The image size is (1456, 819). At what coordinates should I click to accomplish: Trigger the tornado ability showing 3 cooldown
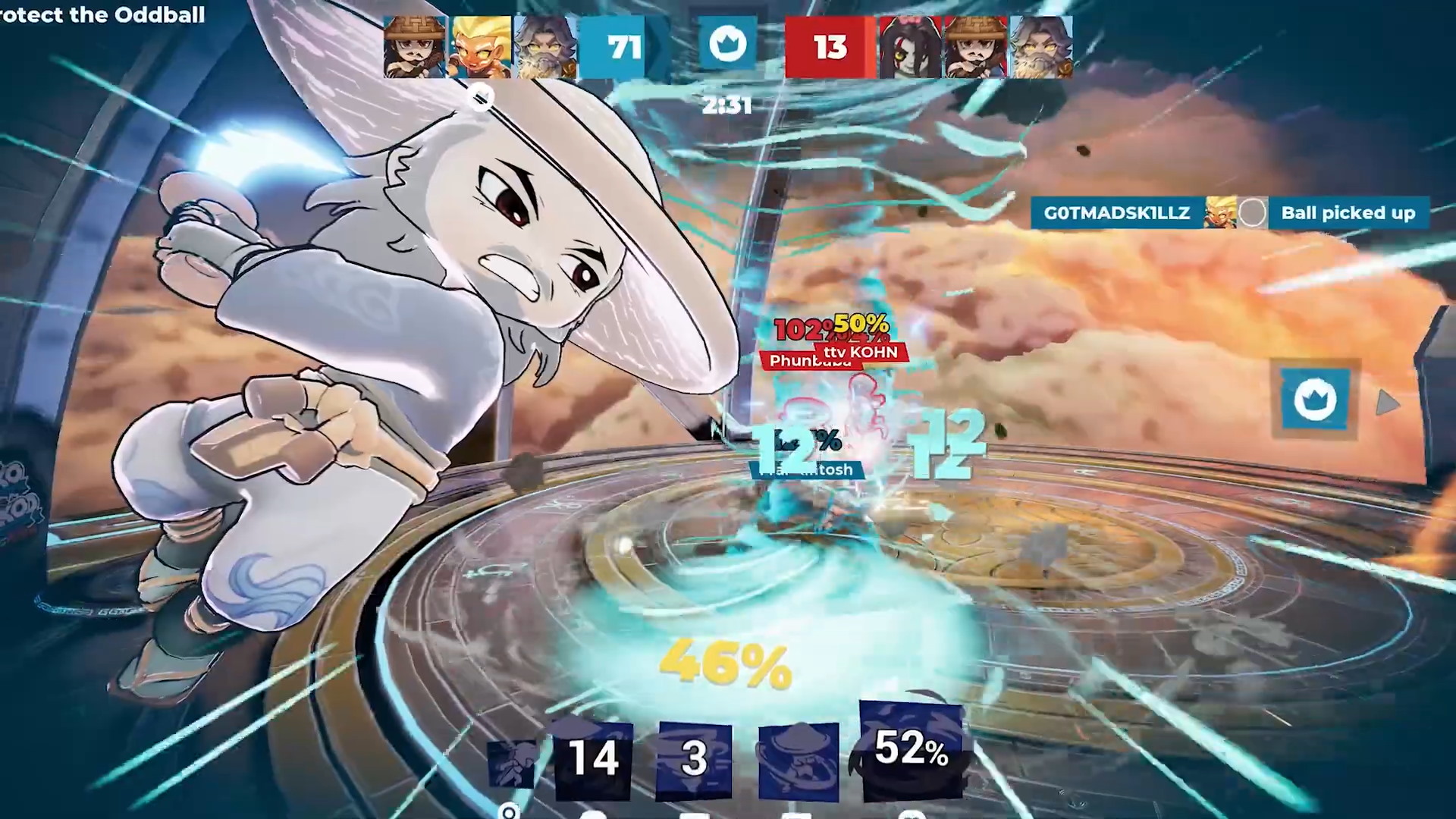pyautogui.click(x=694, y=758)
